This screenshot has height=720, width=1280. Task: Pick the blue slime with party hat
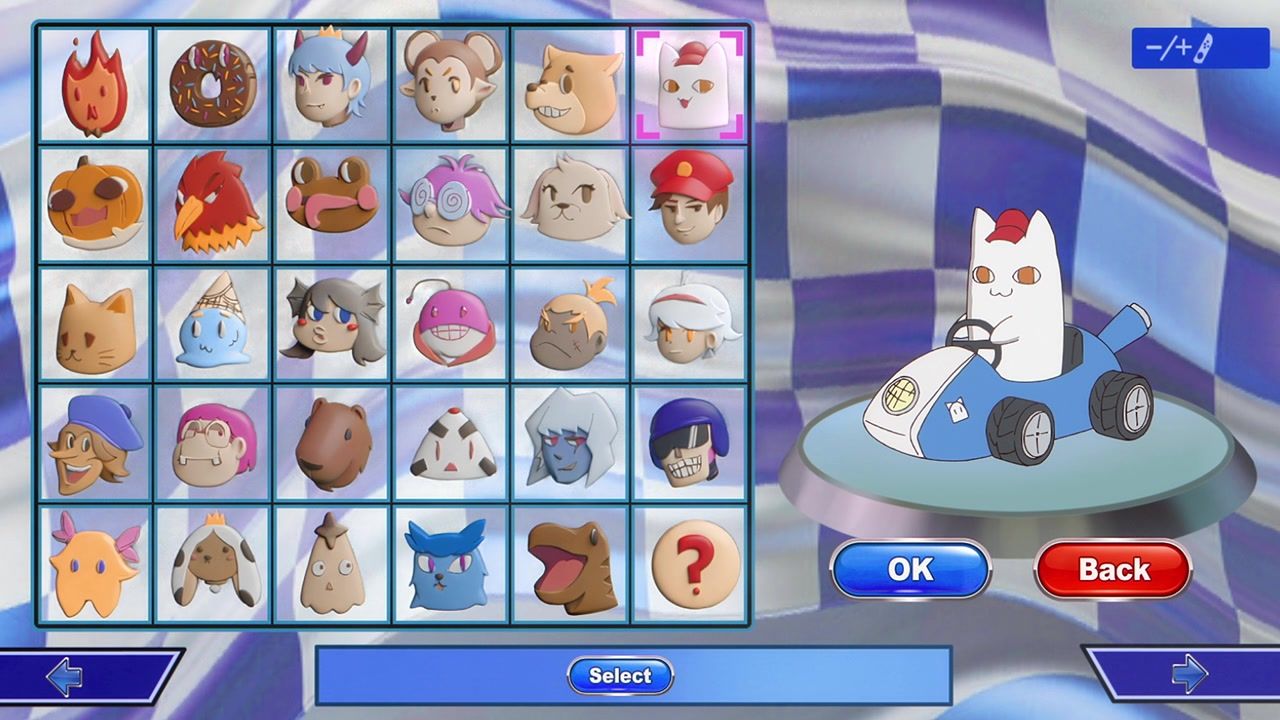(x=212, y=324)
